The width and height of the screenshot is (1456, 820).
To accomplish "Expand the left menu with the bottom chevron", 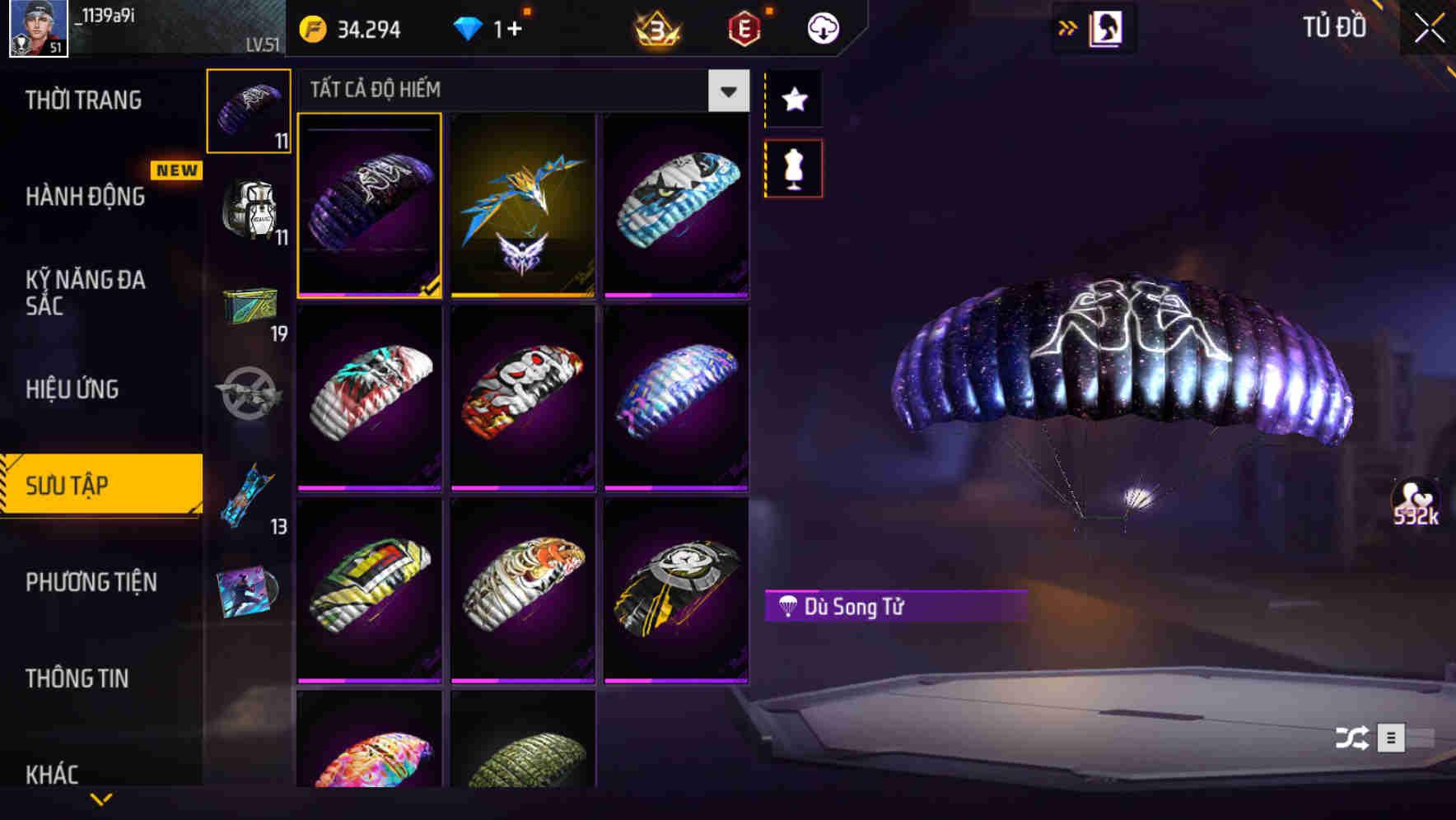I will click(100, 799).
